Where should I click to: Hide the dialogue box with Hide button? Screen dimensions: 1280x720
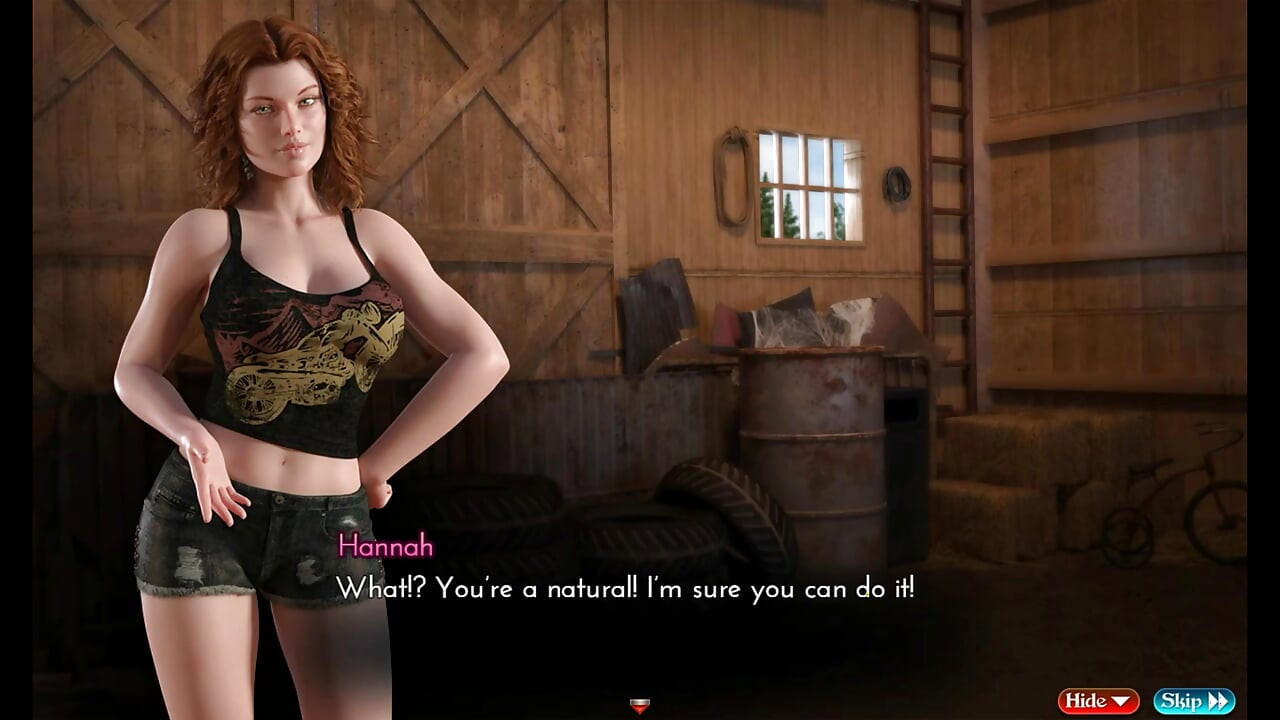tap(1098, 701)
